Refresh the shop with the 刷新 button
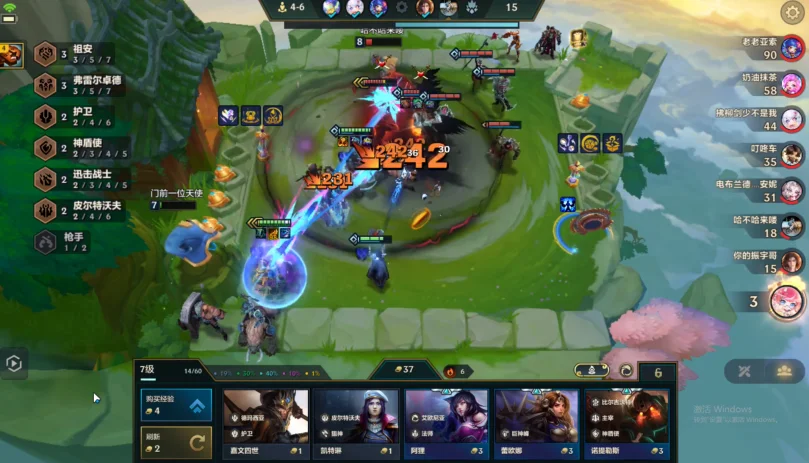 point(176,441)
